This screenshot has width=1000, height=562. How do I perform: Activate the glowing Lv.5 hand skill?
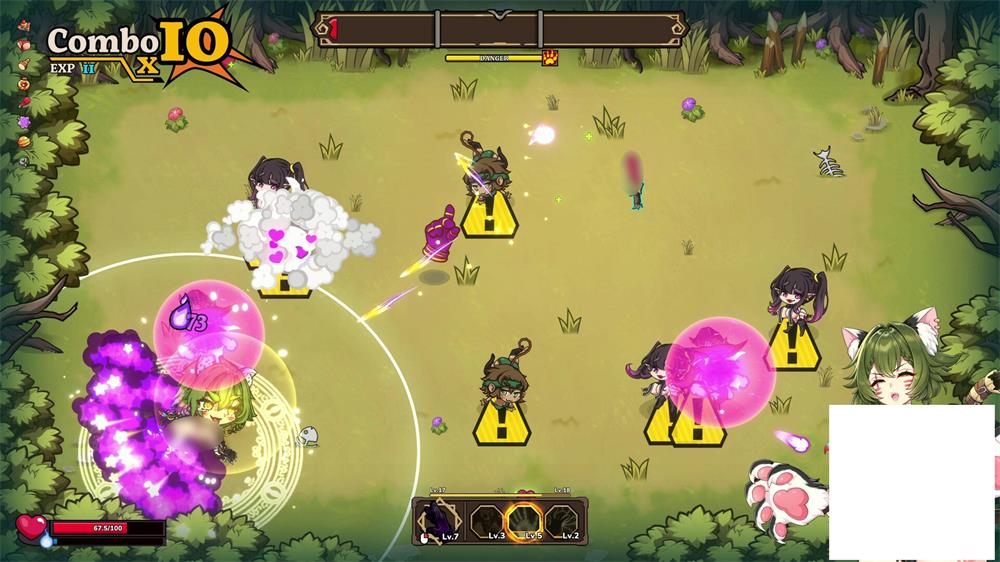click(x=524, y=520)
